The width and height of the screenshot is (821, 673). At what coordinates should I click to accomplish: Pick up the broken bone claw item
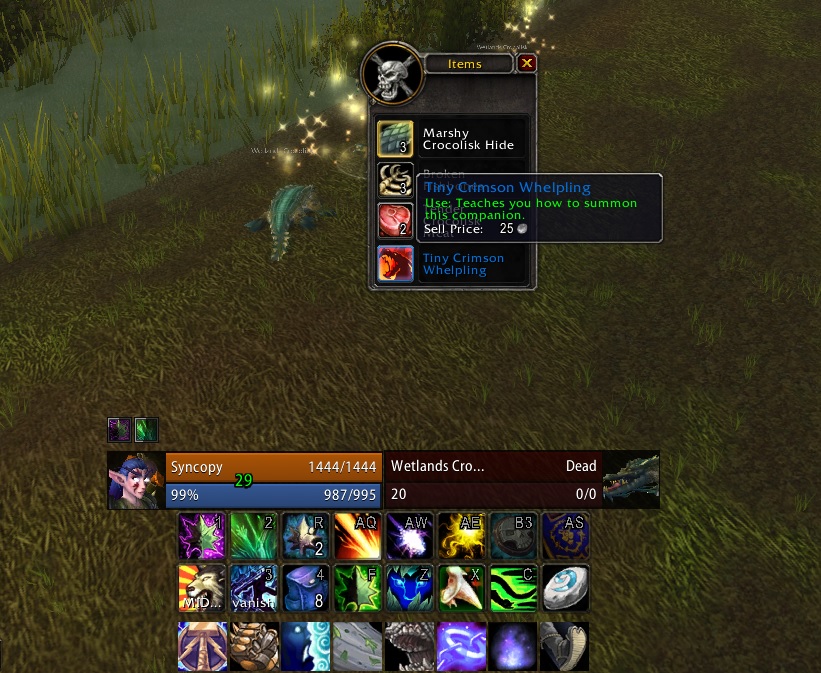[x=395, y=181]
